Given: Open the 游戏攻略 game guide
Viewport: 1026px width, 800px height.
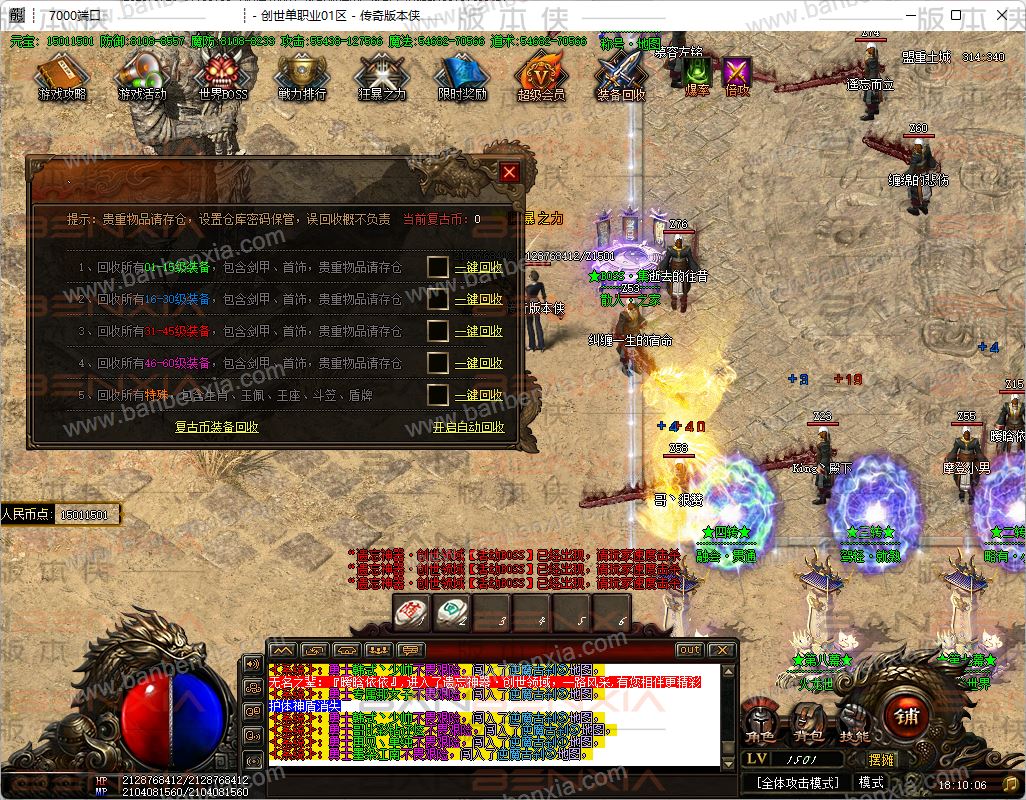Looking at the screenshot, I should click(x=62, y=76).
